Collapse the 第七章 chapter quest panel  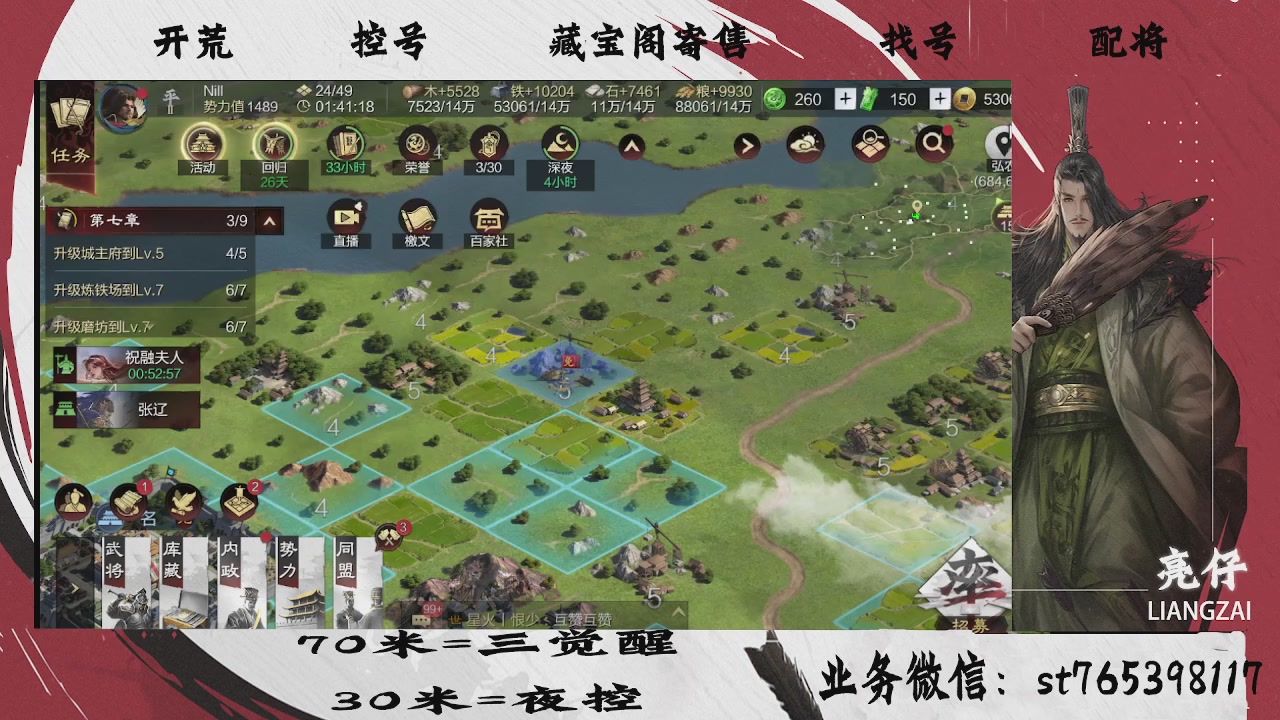pyautogui.click(x=268, y=220)
